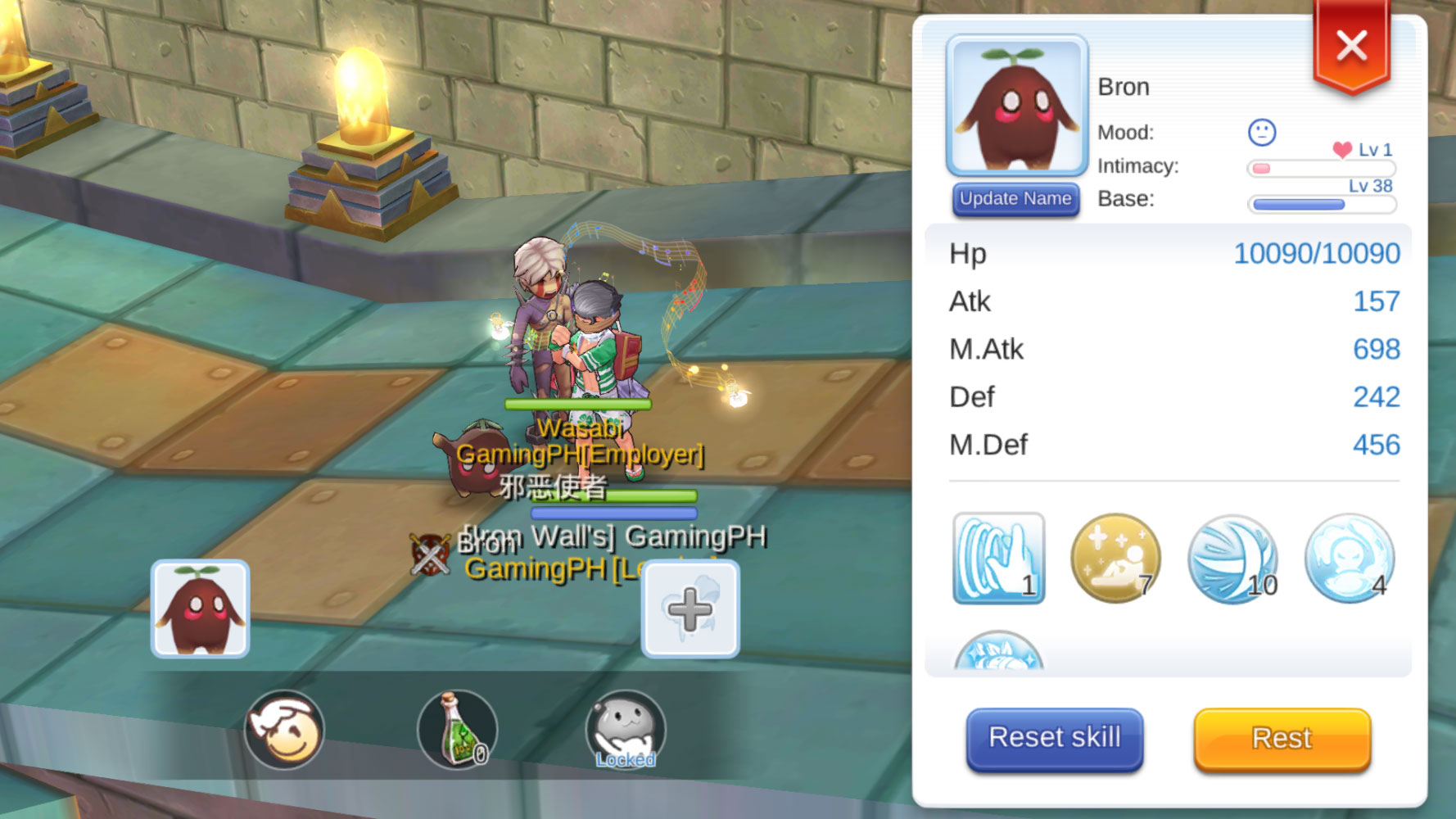Select the pet sprout avatar at screen left

coord(199,607)
